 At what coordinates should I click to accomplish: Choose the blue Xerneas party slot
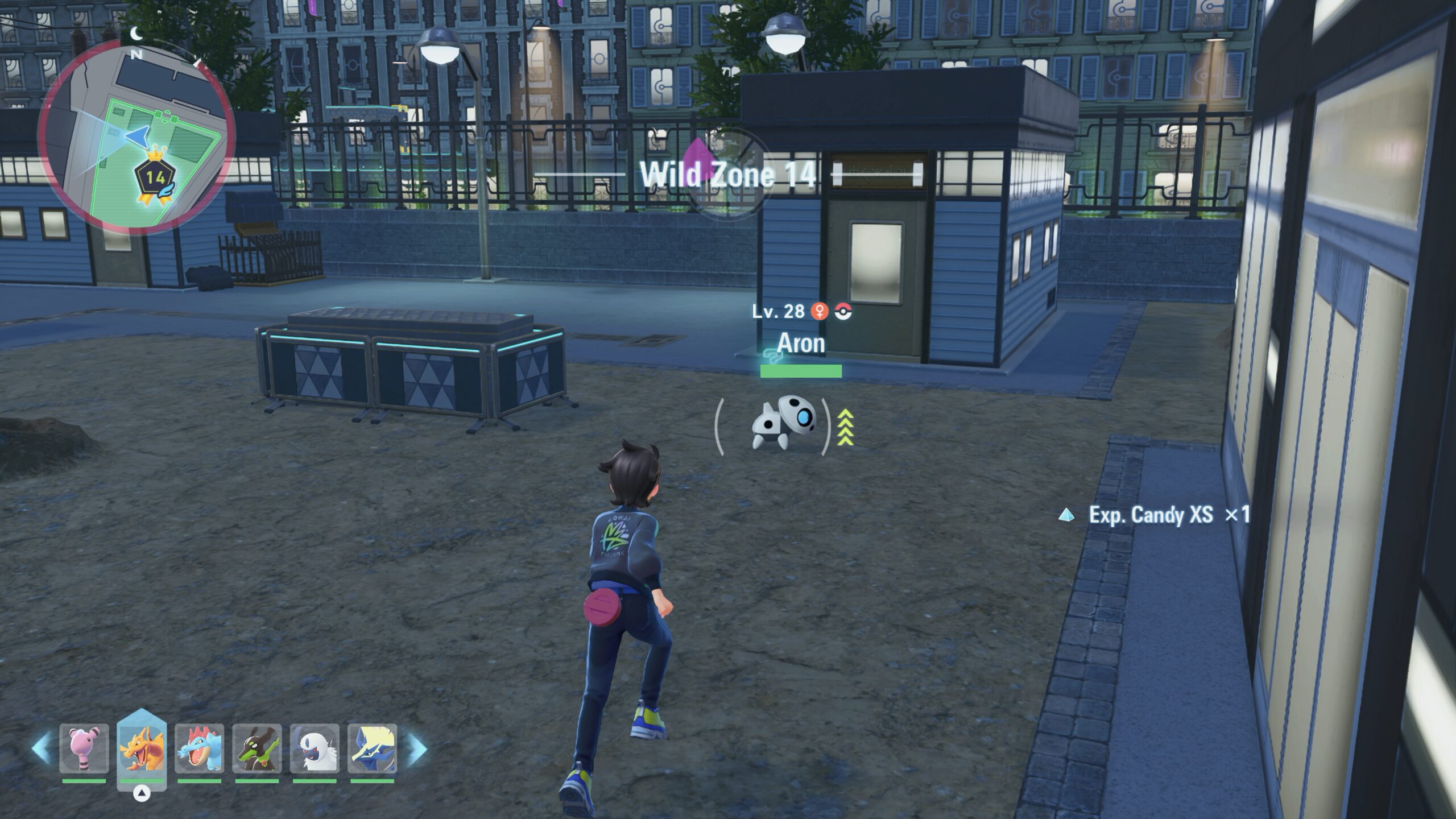[x=372, y=748]
